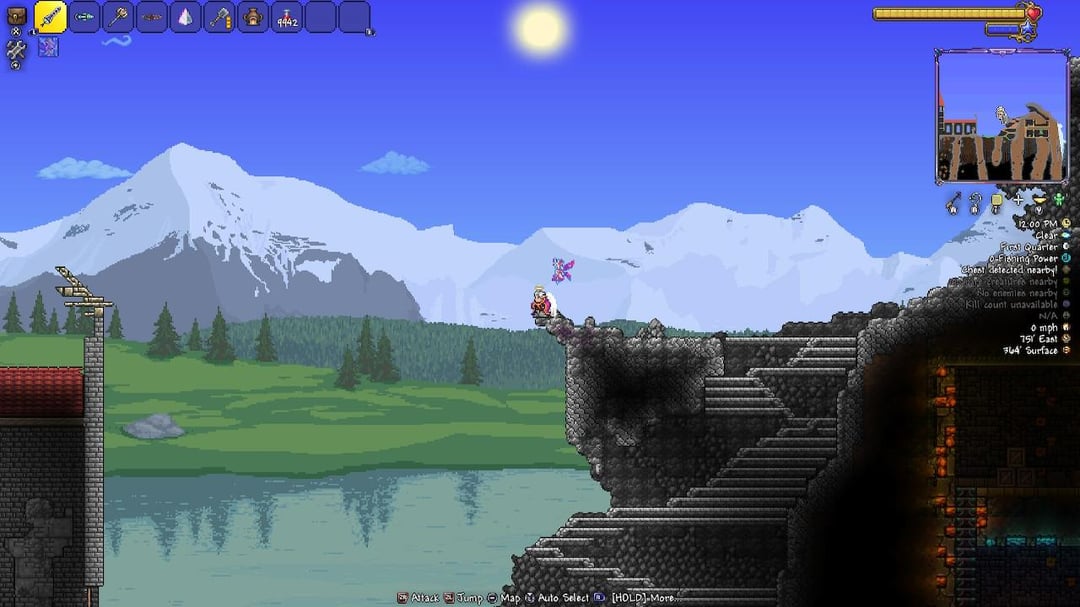1080x607 pixels.
Task: Select the teal fish item hotbar slot
Action: point(85,17)
